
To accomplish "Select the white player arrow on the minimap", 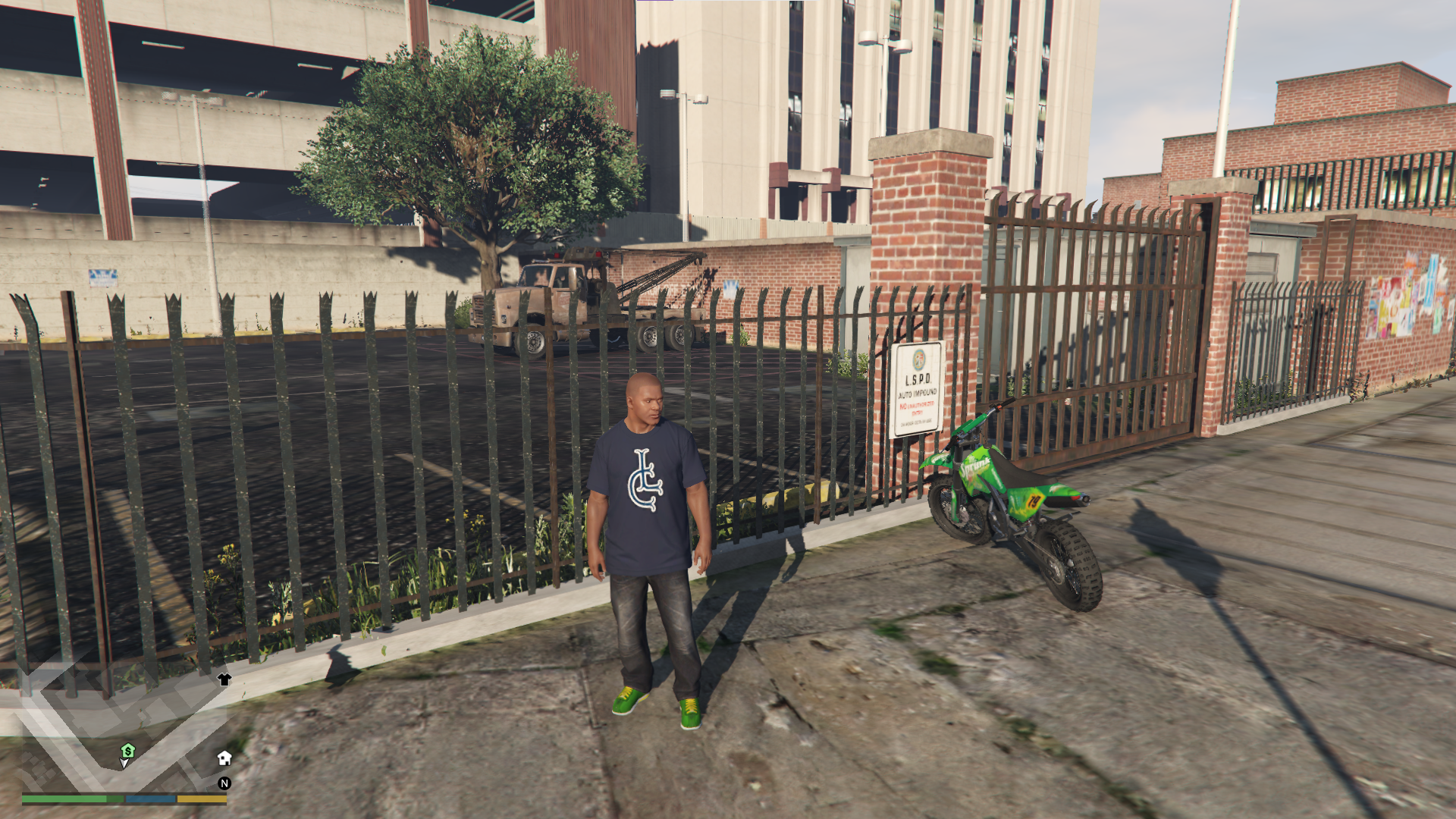I will [124, 762].
